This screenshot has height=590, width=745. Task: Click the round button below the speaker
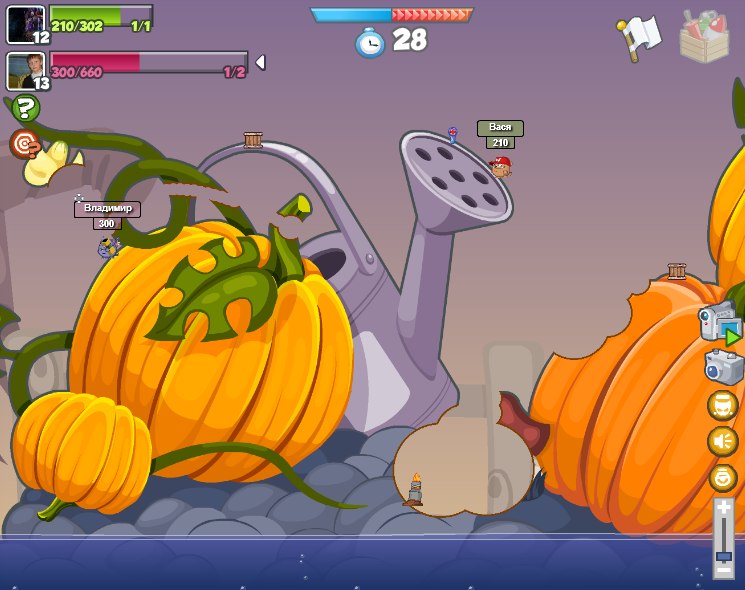pyautogui.click(x=723, y=477)
